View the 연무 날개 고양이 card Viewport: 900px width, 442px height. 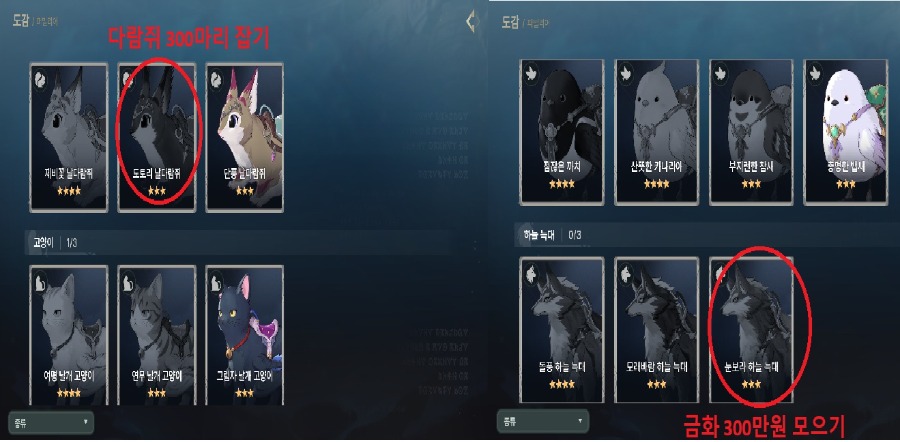coord(156,333)
